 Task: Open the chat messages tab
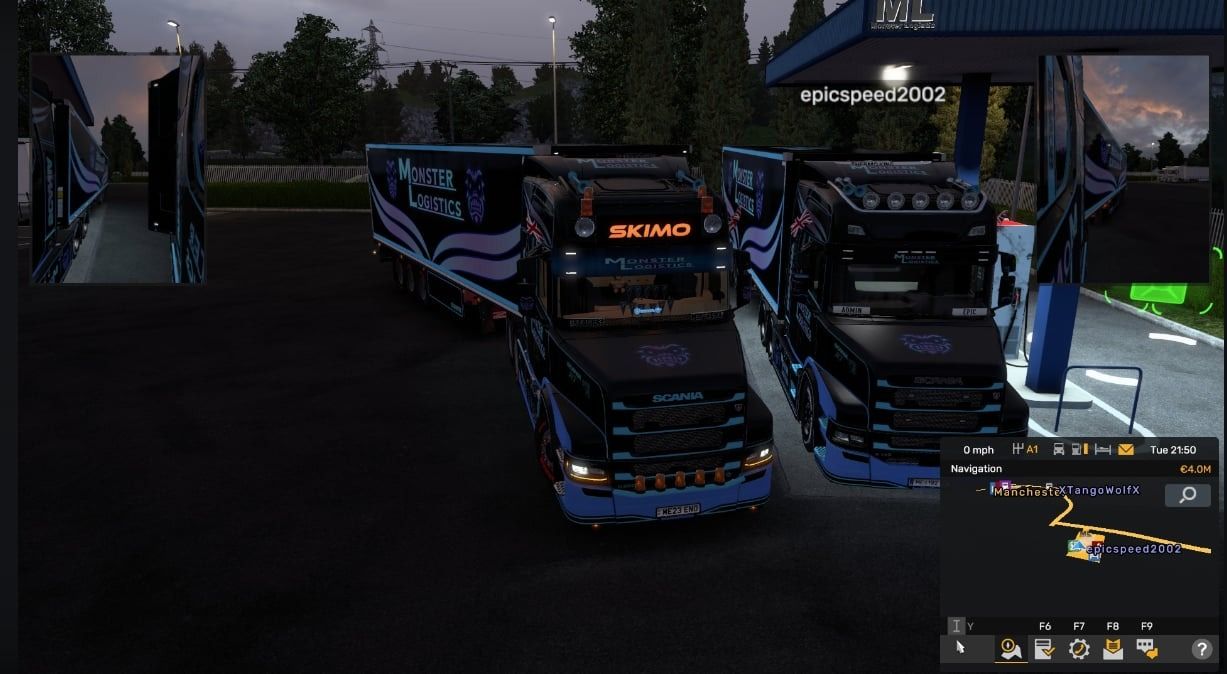point(1146,649)
